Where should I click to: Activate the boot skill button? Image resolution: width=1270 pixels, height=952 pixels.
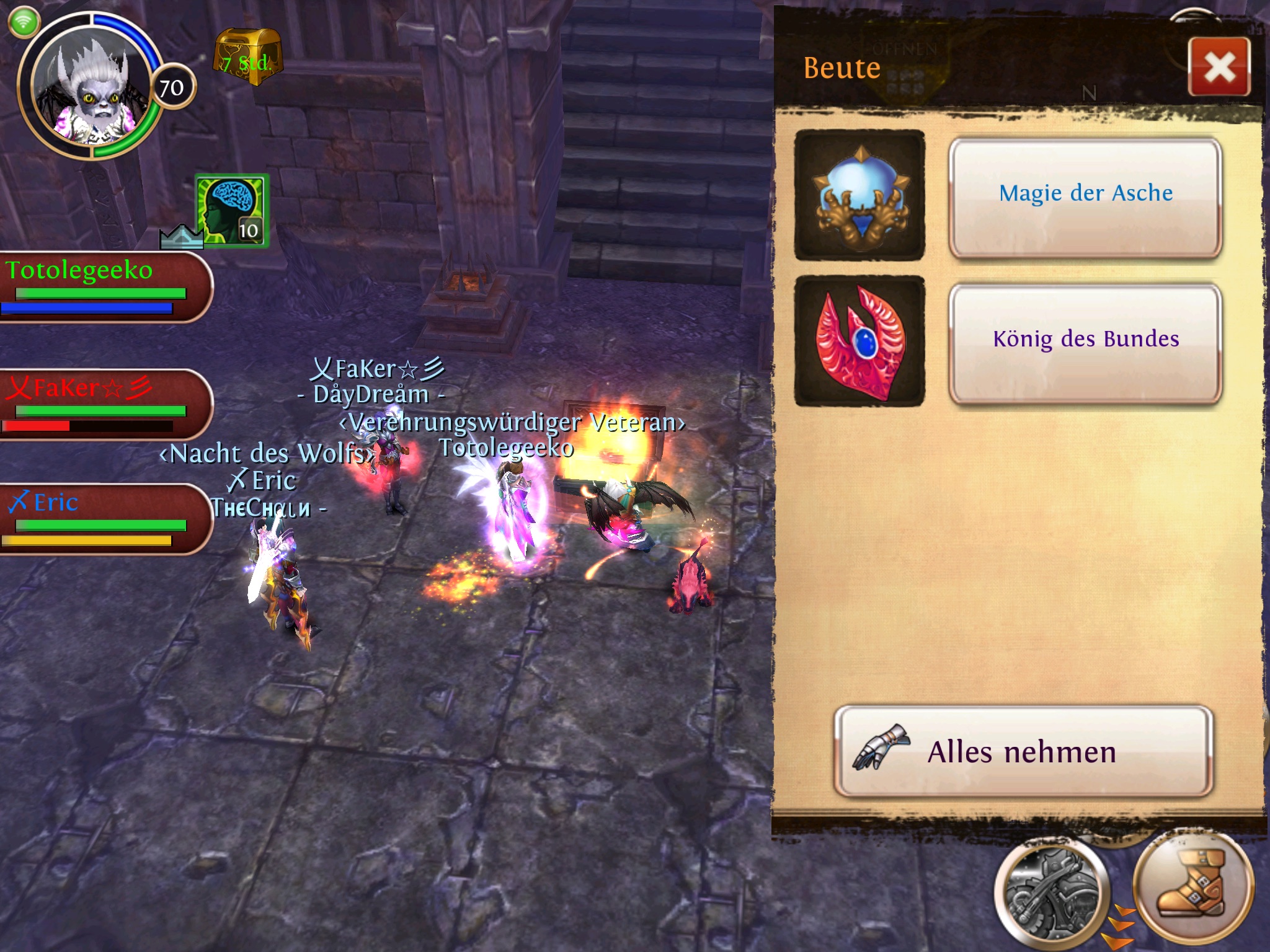pyautogui.click(x=1192, y=885)
